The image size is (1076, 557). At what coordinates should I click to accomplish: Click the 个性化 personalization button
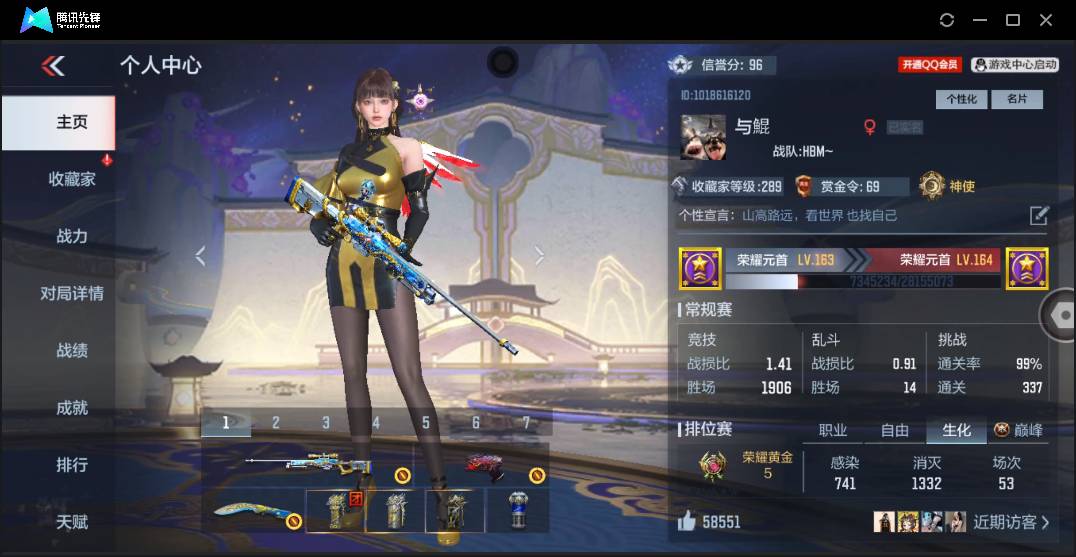[x=962, y=99]
